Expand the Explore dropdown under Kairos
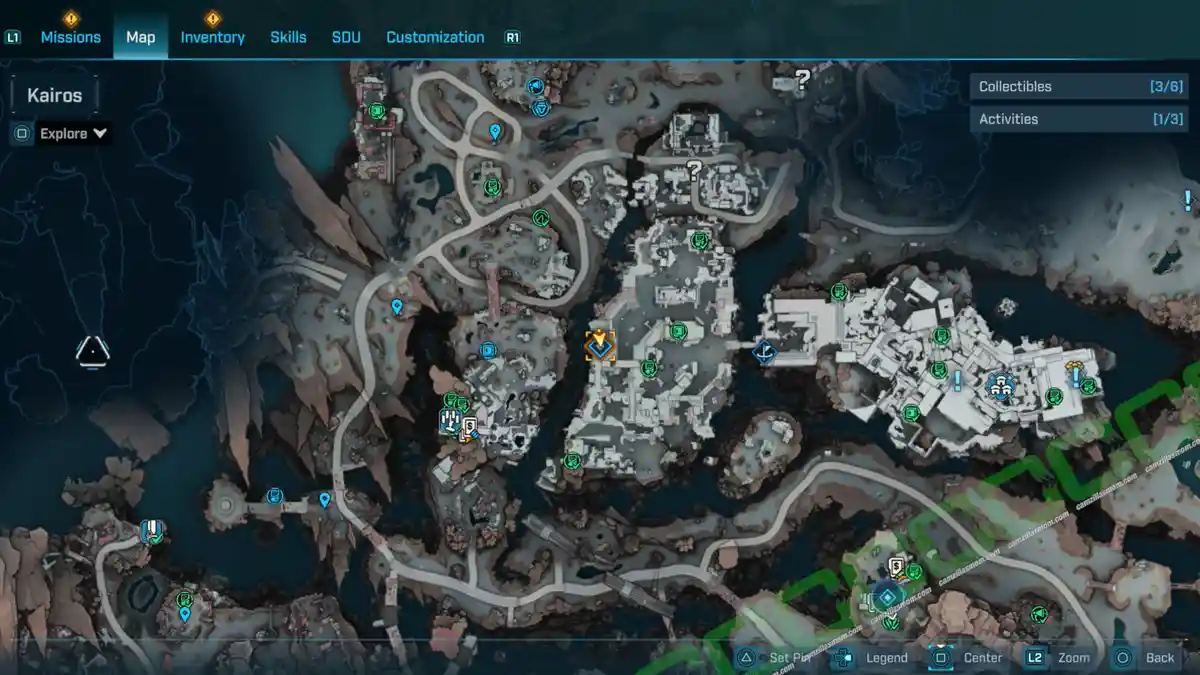The height and width of the screenshot is (675, 1200). [73, 133]
